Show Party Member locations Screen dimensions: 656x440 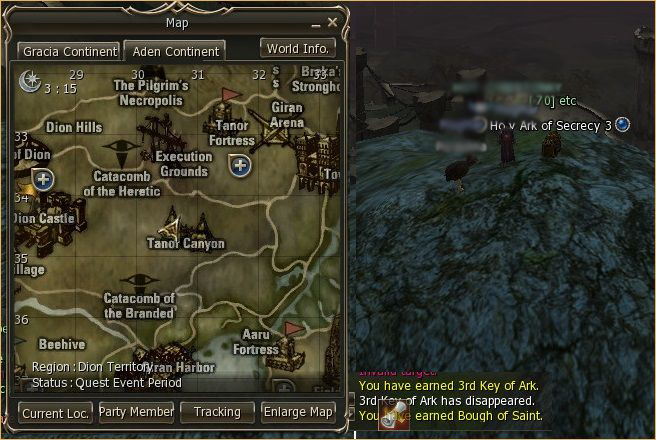tap(137, 412)
